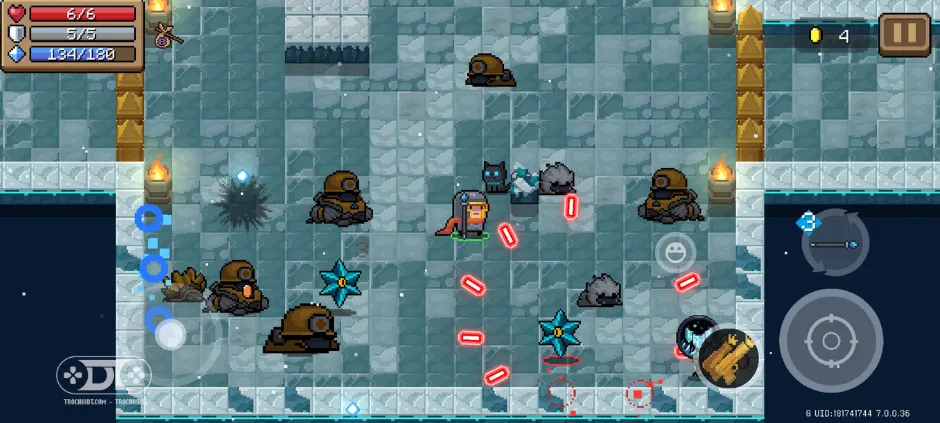Image resolution: width=940 pixels, height=423 pixels.
Task: Pause the game with the pause button
Action: tap(904, 35)
